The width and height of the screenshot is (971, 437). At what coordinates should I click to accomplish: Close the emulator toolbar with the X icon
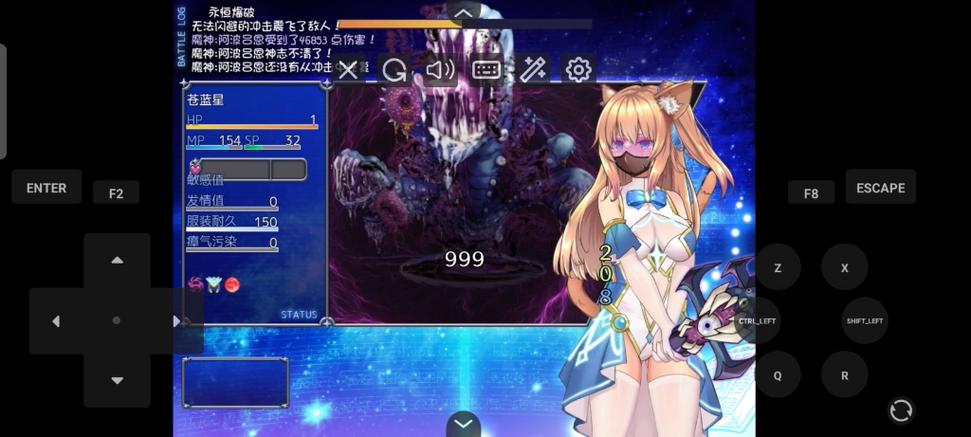click(348, 70)
